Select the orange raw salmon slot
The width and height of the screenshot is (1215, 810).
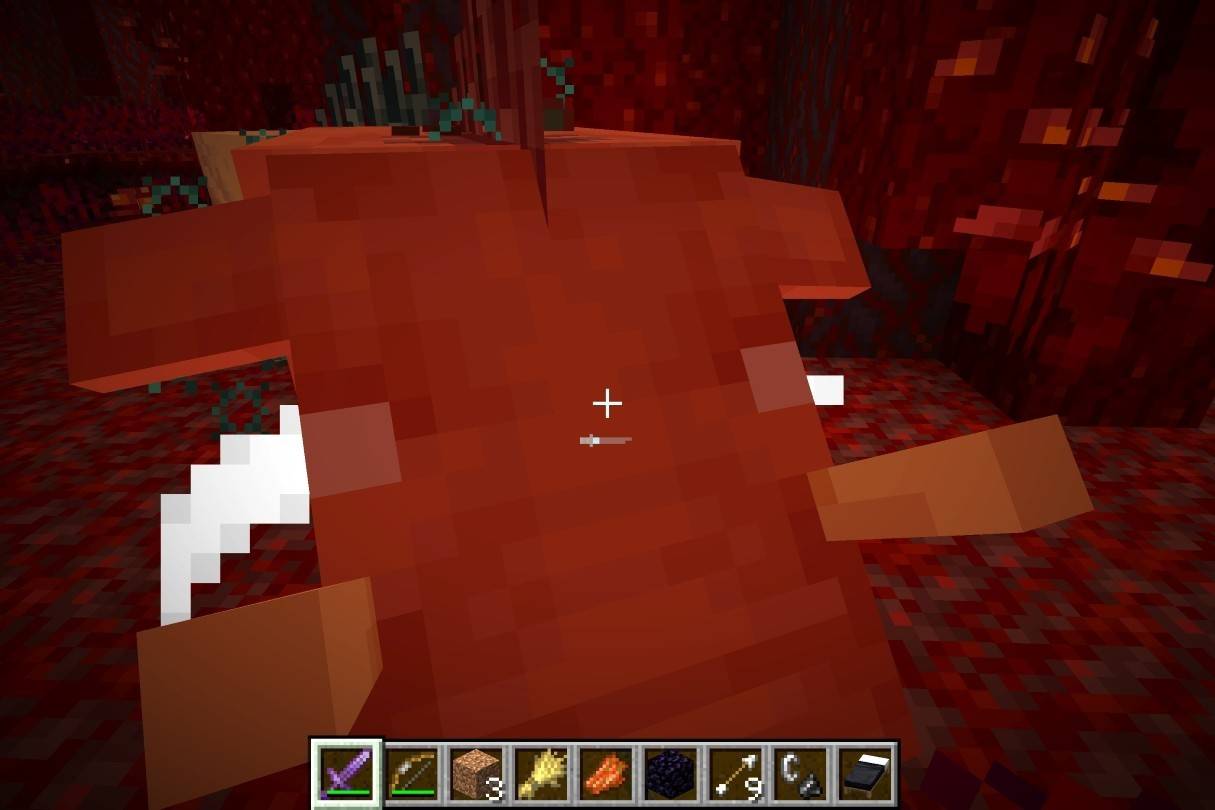point(605,773)
